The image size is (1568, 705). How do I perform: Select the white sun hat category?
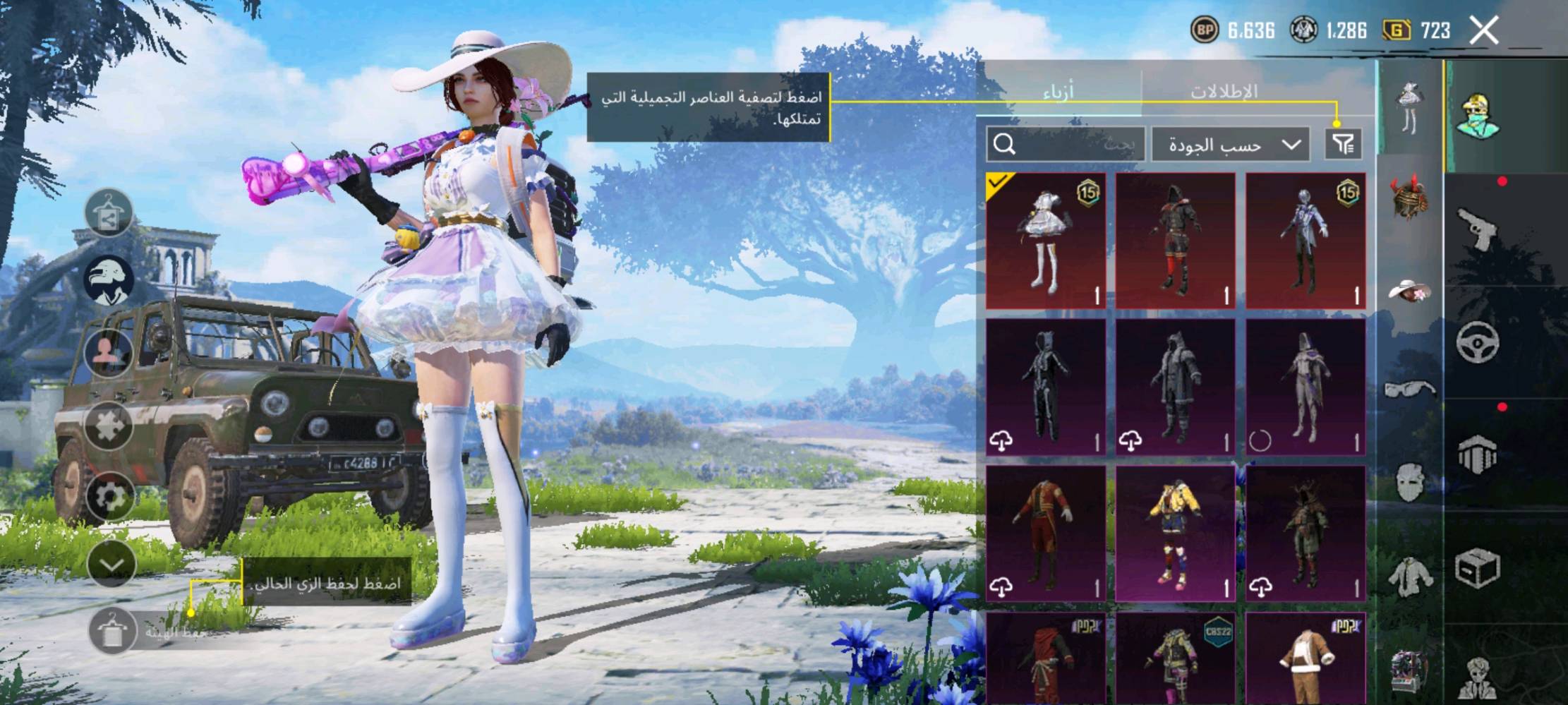(x=1409, y=290)
